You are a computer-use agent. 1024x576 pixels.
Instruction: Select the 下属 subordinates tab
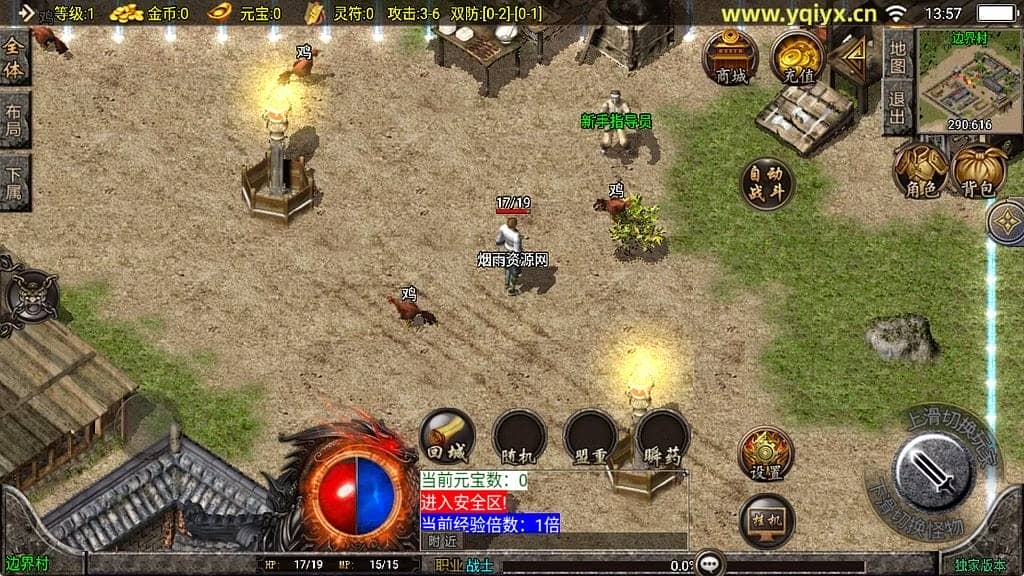pyautogui.click(x=14, y=181)
